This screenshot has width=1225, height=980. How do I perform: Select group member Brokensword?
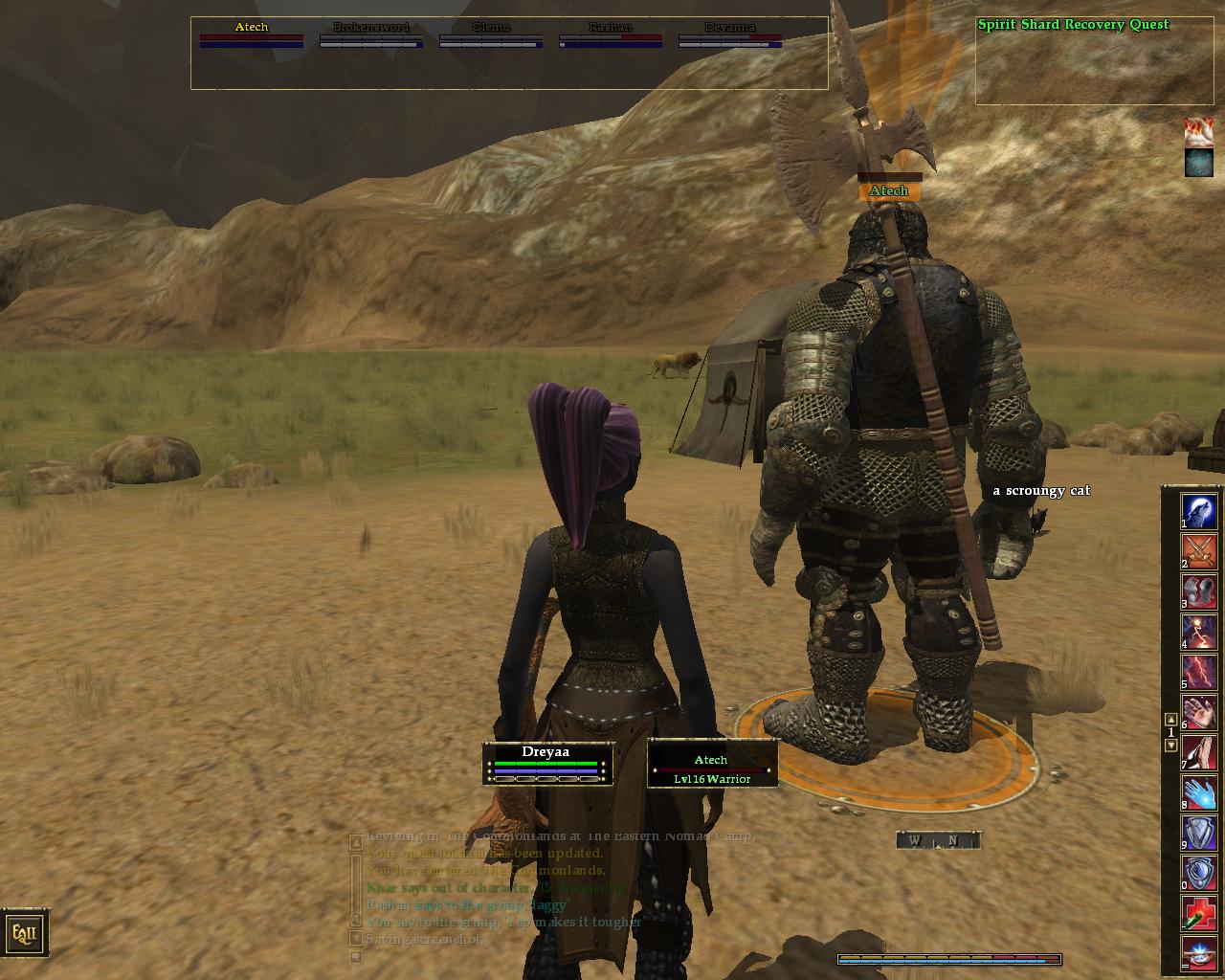(371, 33)
